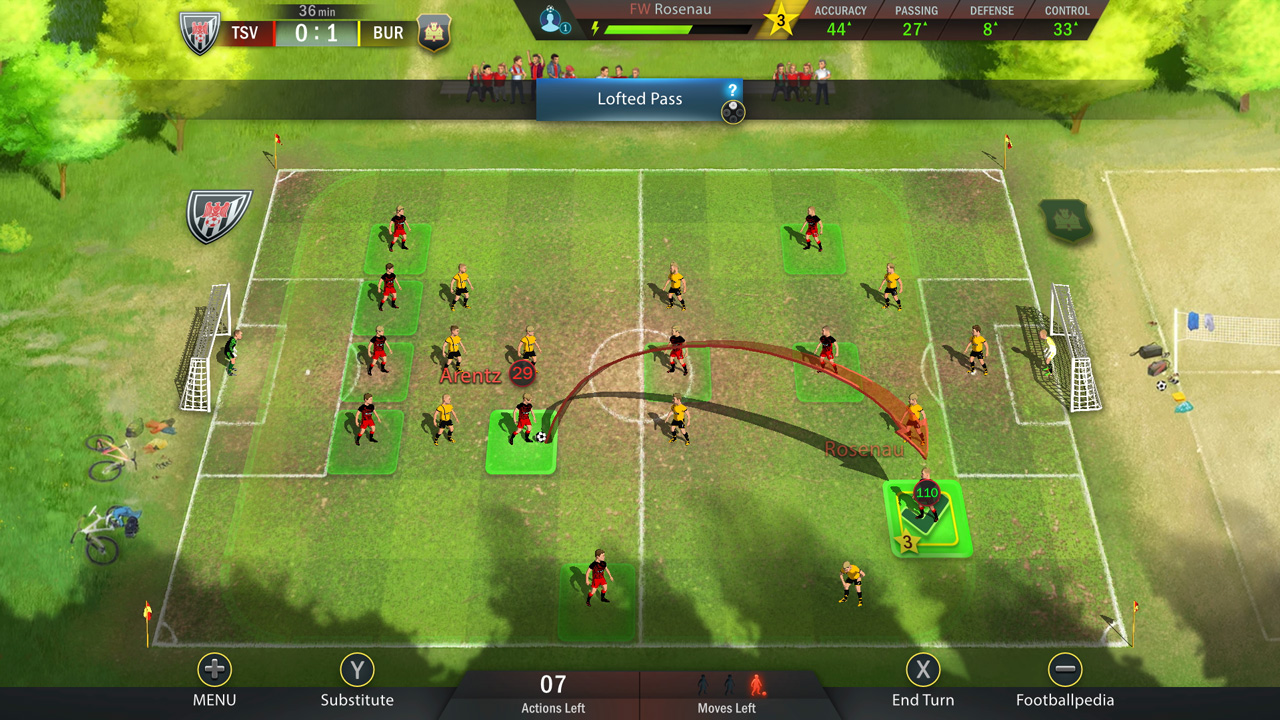Viewport: 1280px width, 720px height.
Task: Select the BUR club crest on the scoreboard
Action: click(x=434, y=31)
